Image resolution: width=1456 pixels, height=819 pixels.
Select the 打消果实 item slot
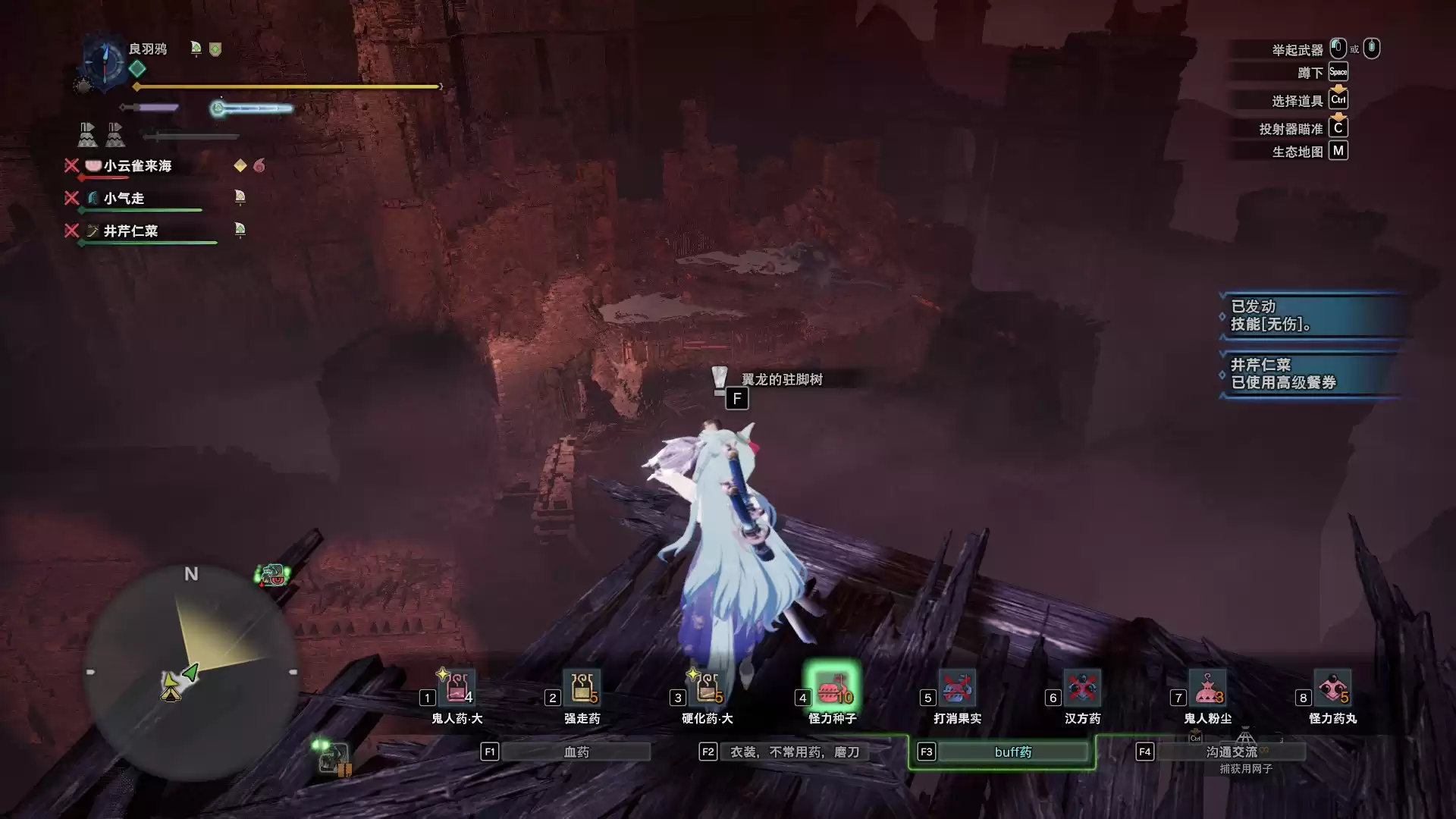957,689
